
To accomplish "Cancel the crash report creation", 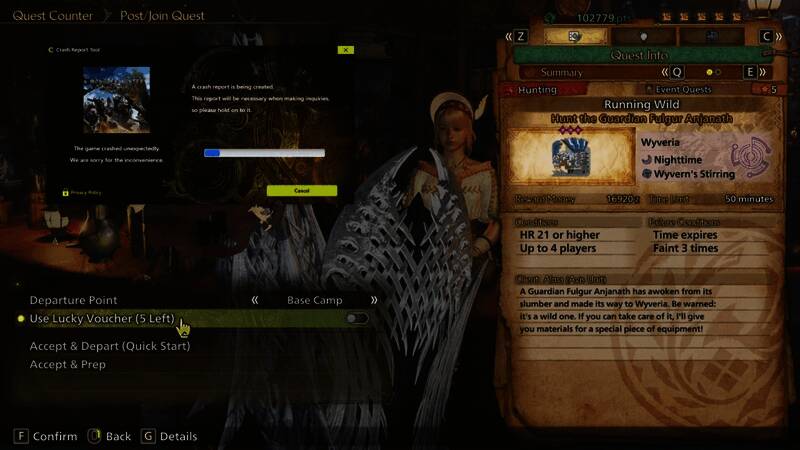I will coord(301,190).
